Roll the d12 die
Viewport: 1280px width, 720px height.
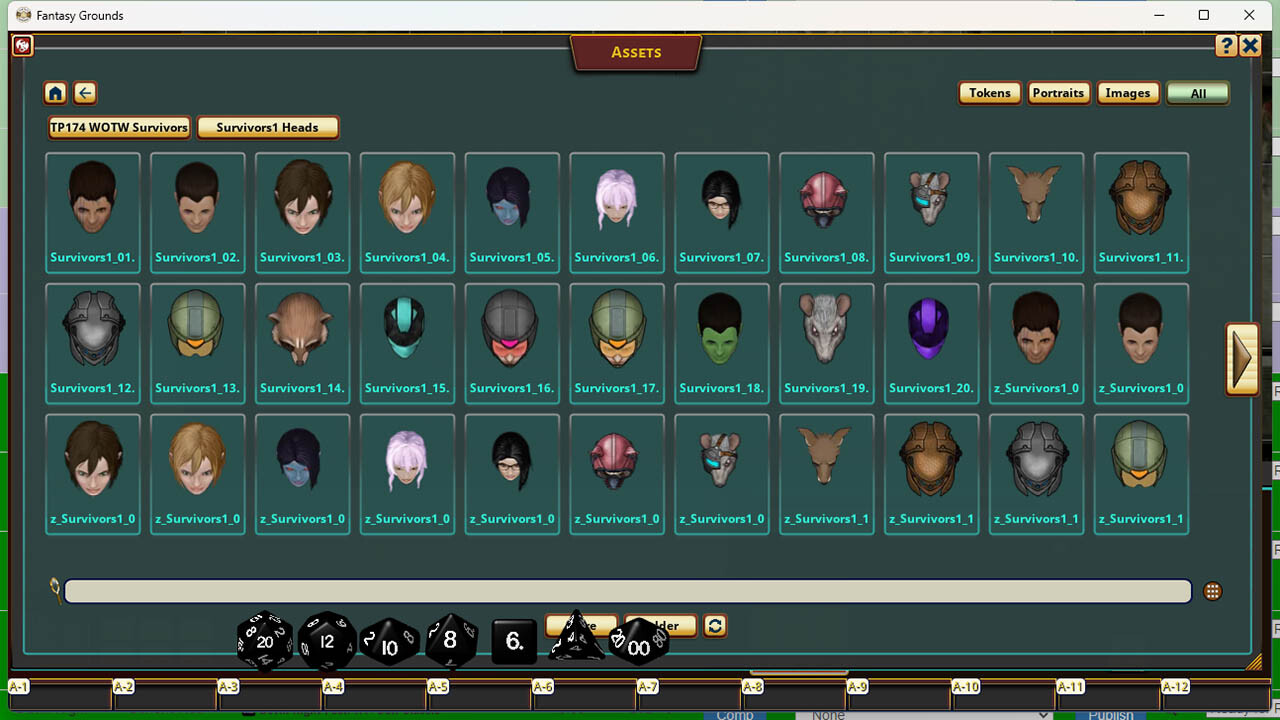click(326, 641)
